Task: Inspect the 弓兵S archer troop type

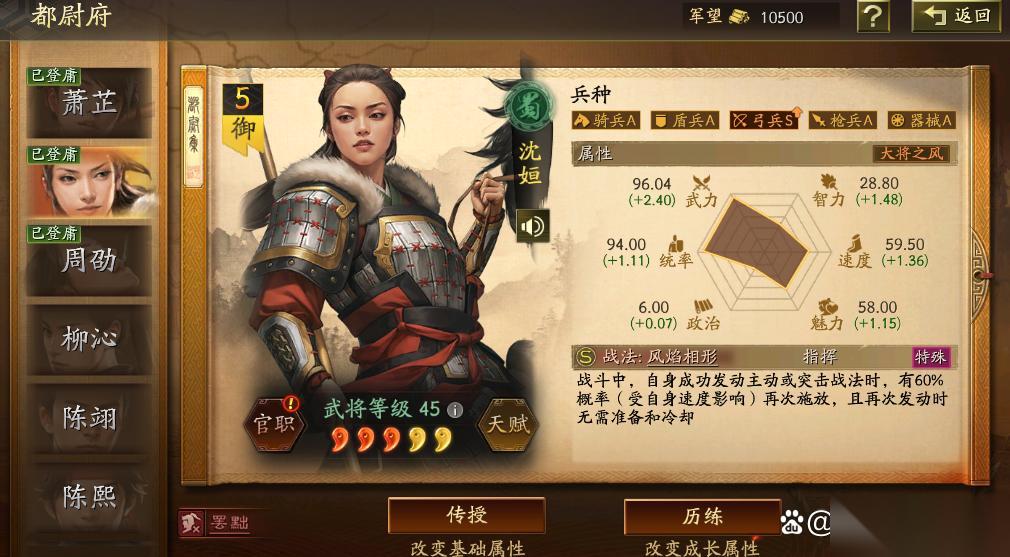Action: pos(764,120)
